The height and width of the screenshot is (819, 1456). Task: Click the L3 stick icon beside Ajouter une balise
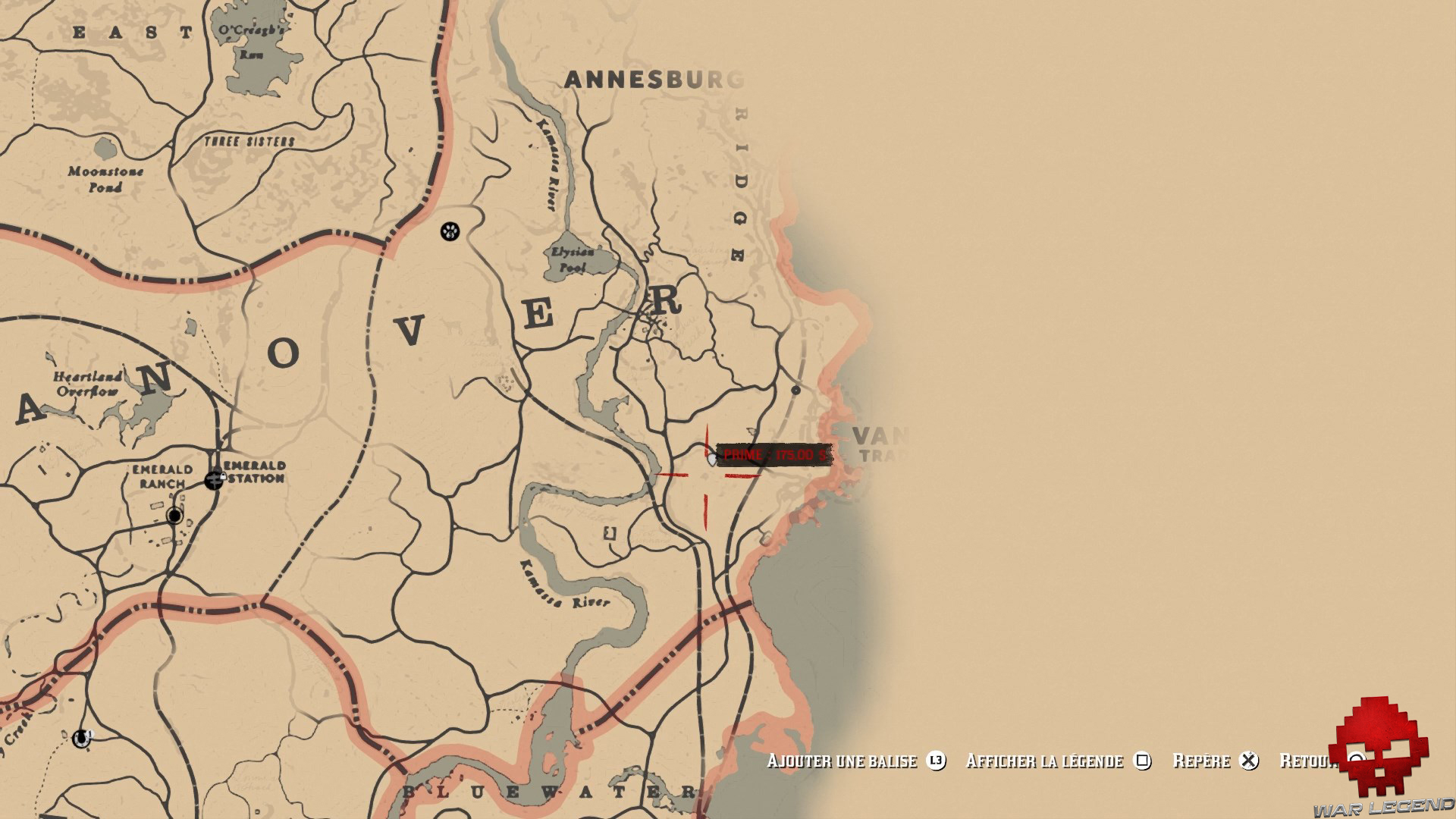pyautogui.click(x=937, y=761)
